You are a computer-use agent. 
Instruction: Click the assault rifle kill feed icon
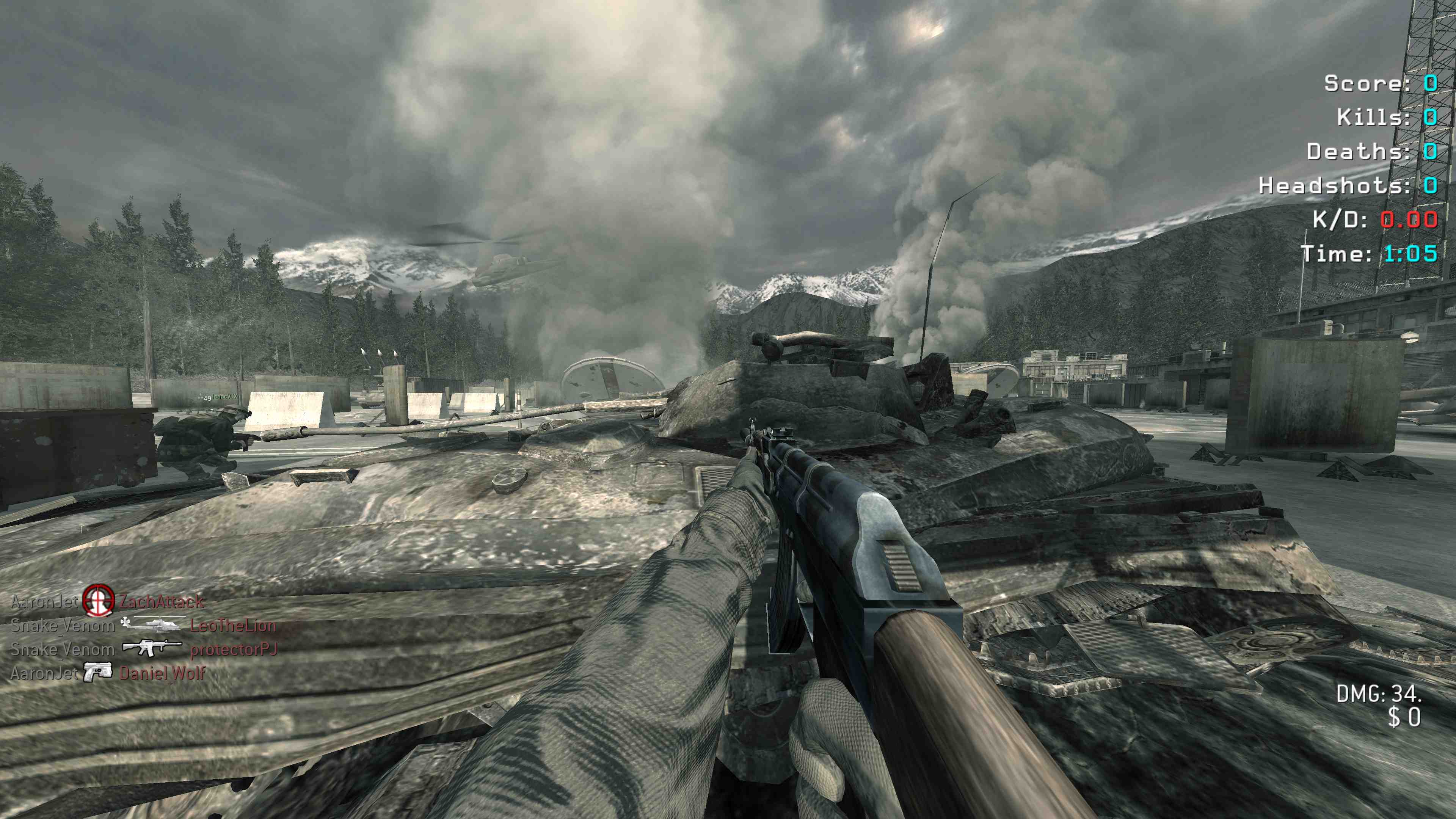point(152,648)
